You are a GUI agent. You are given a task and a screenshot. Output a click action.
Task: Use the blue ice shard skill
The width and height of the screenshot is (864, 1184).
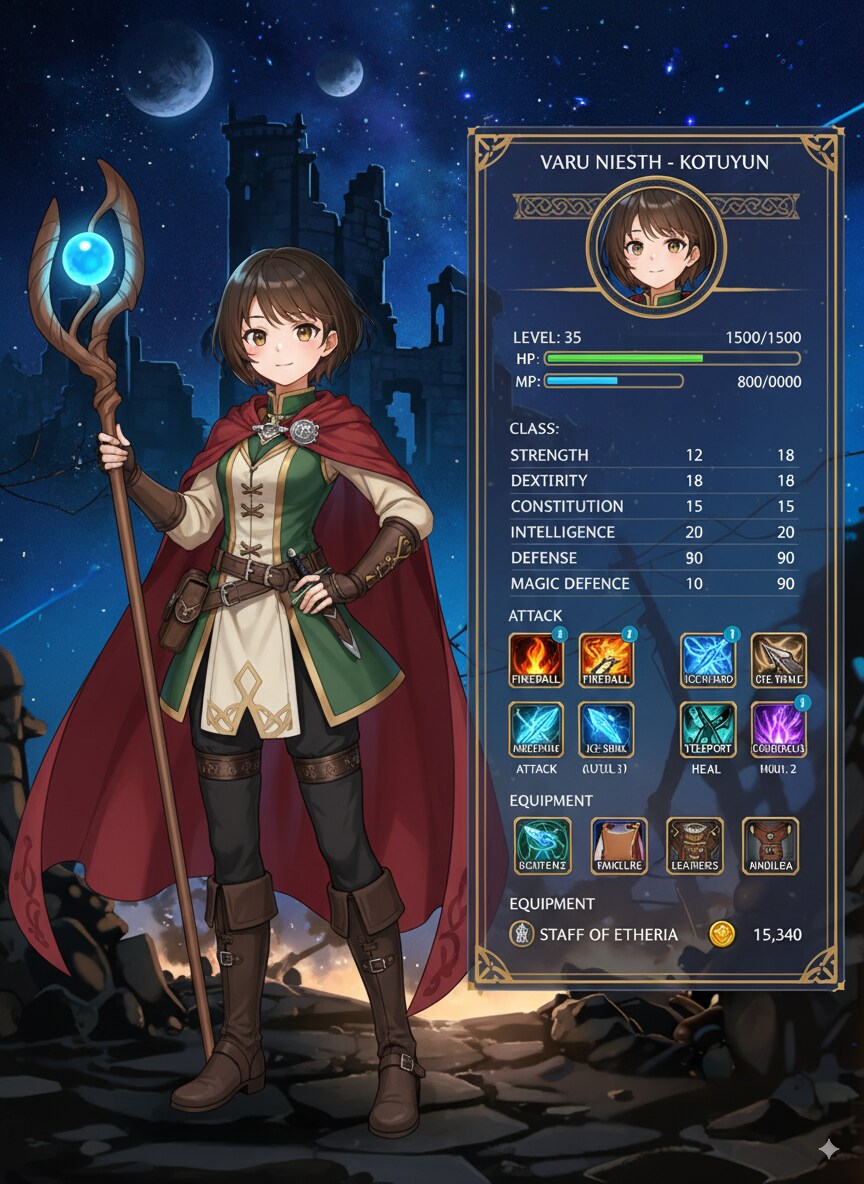tap(606, 730)
